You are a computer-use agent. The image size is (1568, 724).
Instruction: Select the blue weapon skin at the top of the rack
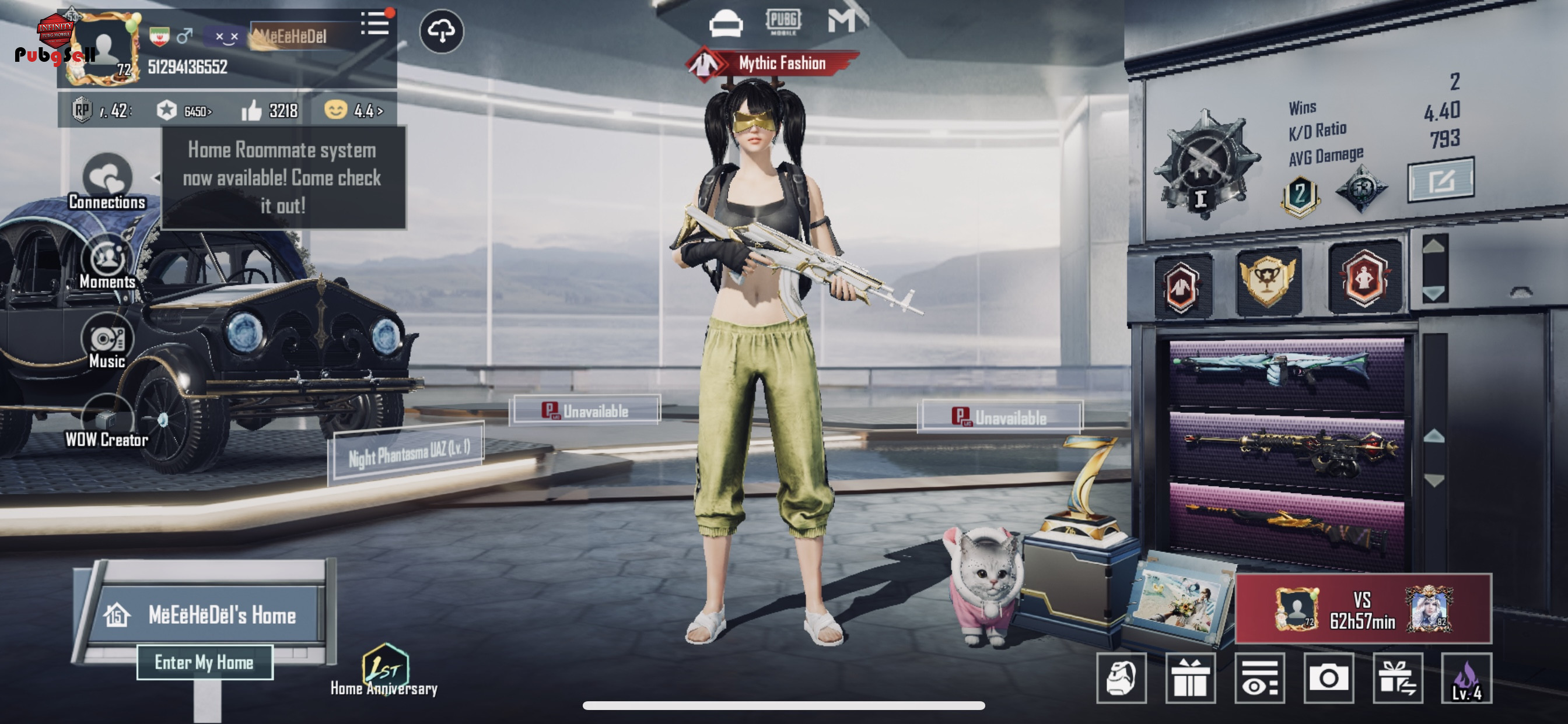(x=1287, y=368)
